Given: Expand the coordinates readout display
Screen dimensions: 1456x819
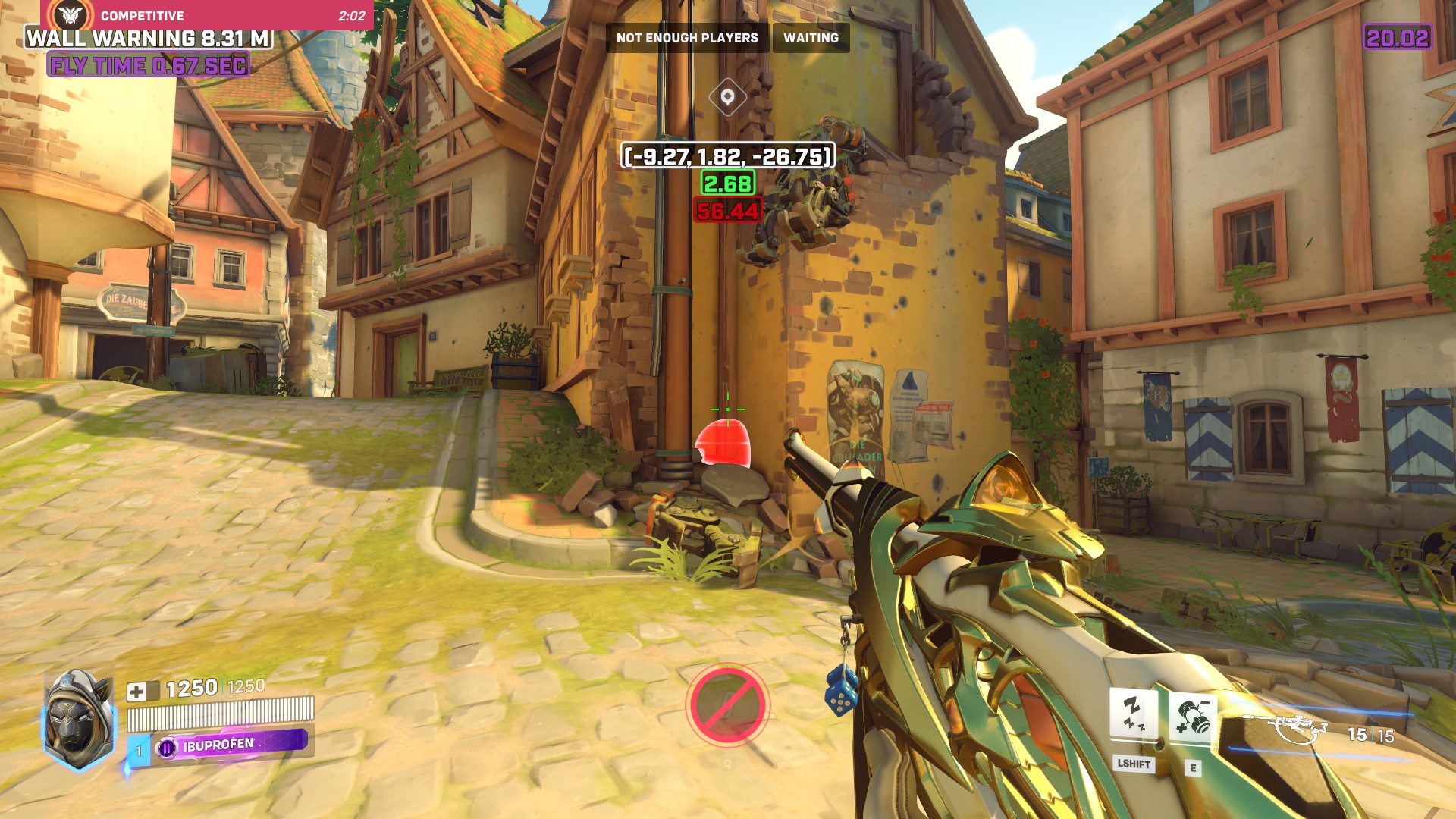Looking at the screenshot, I should (x=726, y=158).
